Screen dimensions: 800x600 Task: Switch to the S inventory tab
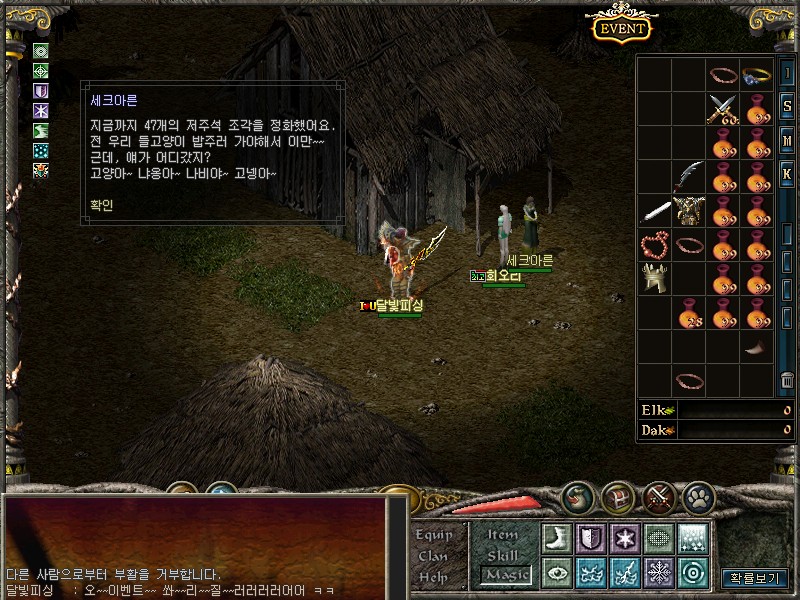(x=787, y=107)
